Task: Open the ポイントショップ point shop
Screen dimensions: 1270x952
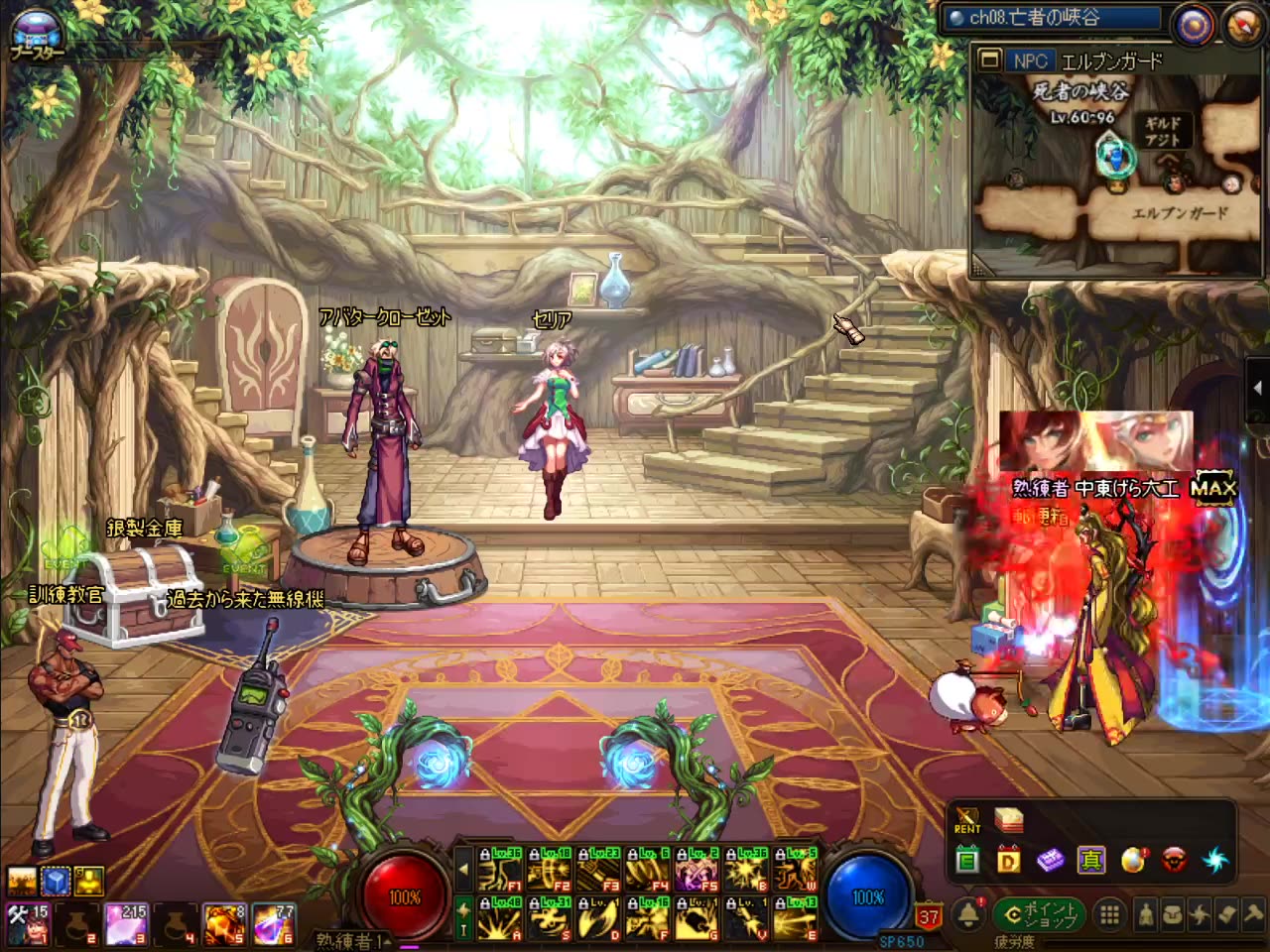Action: [1041, 913]
